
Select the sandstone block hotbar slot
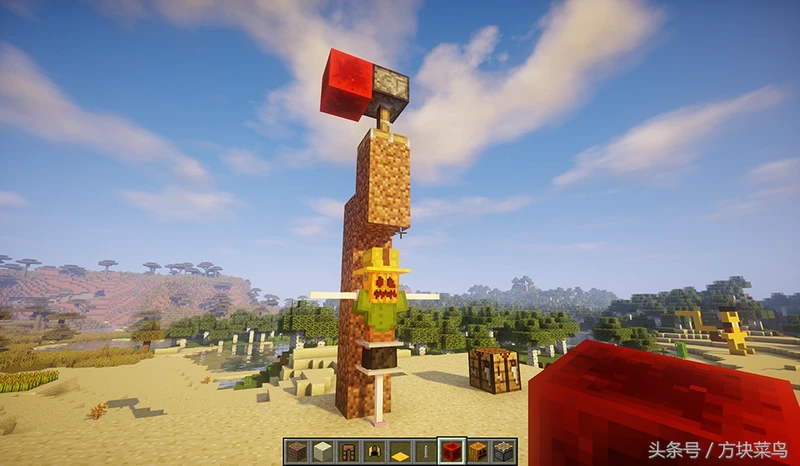tap(322, 451)
